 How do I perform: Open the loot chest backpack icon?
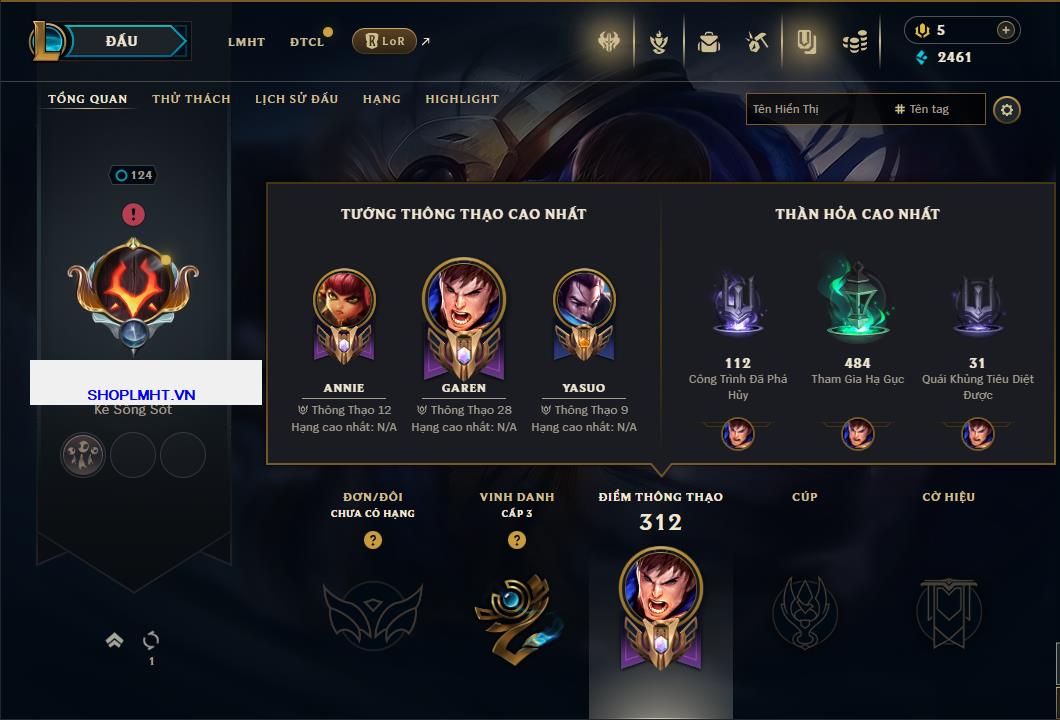coord(709,42)
